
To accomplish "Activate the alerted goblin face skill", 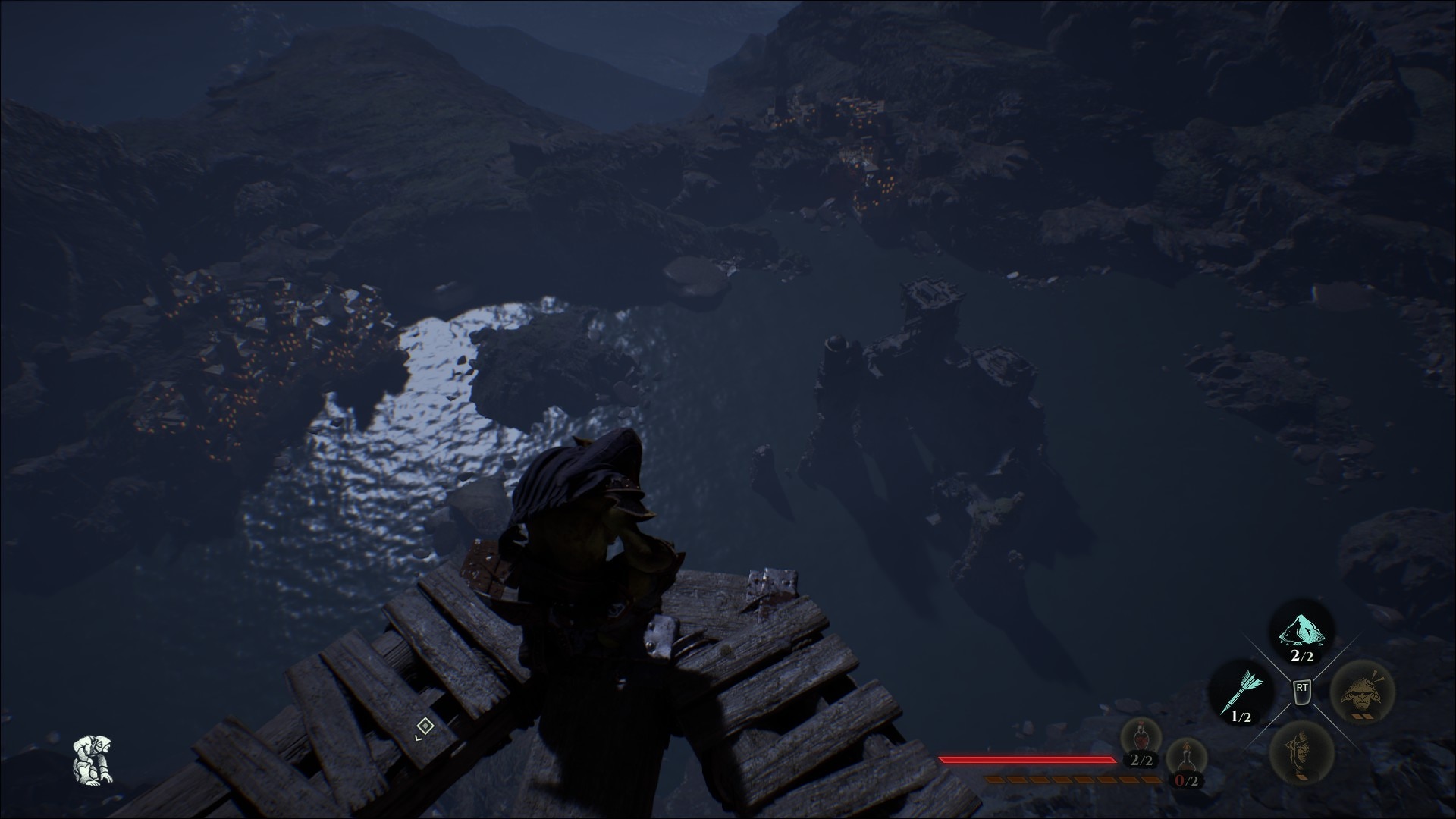I will tap(1363, 691).
